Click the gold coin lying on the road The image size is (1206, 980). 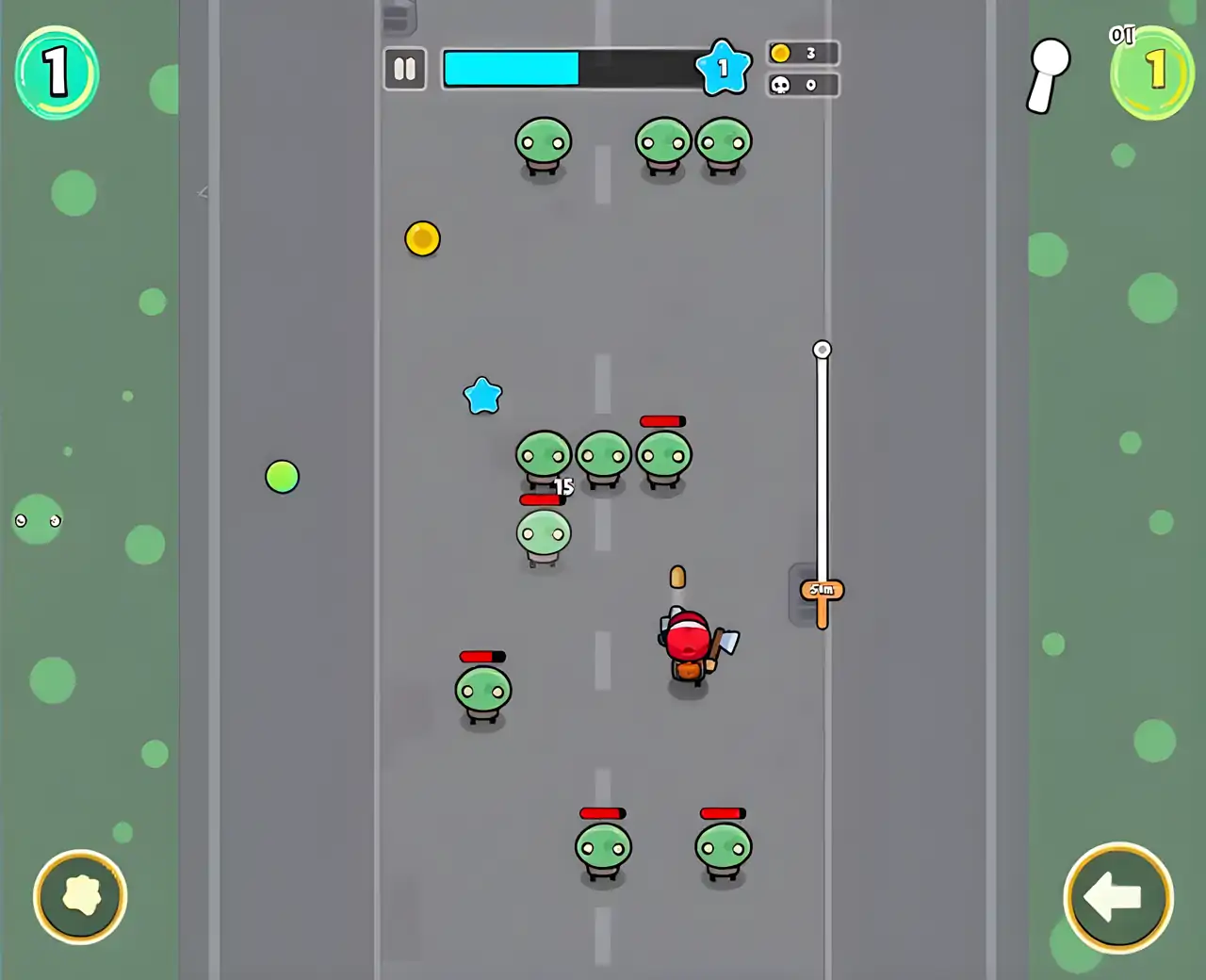(421, 239)
